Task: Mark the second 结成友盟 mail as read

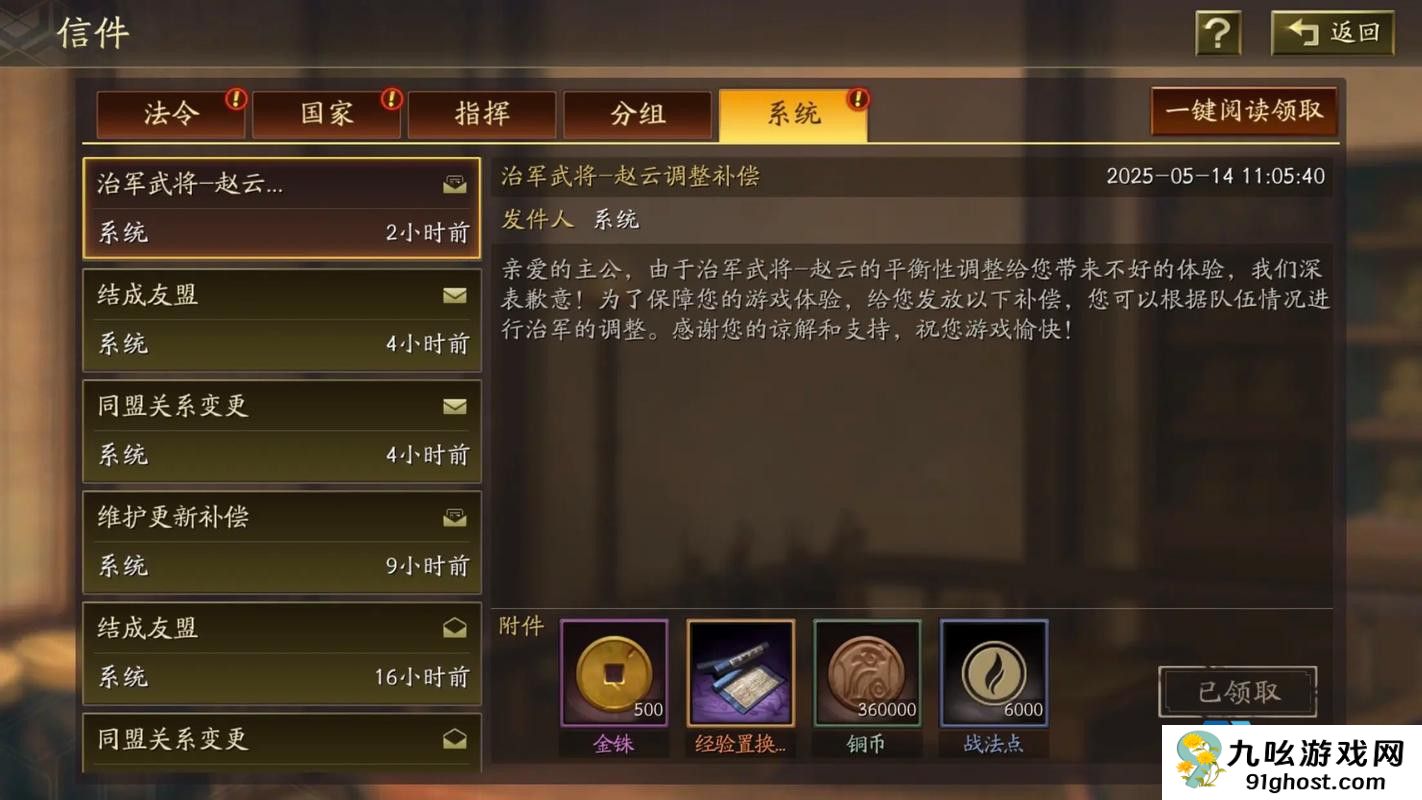Action: pyautogui.click(x=455, y=628)
